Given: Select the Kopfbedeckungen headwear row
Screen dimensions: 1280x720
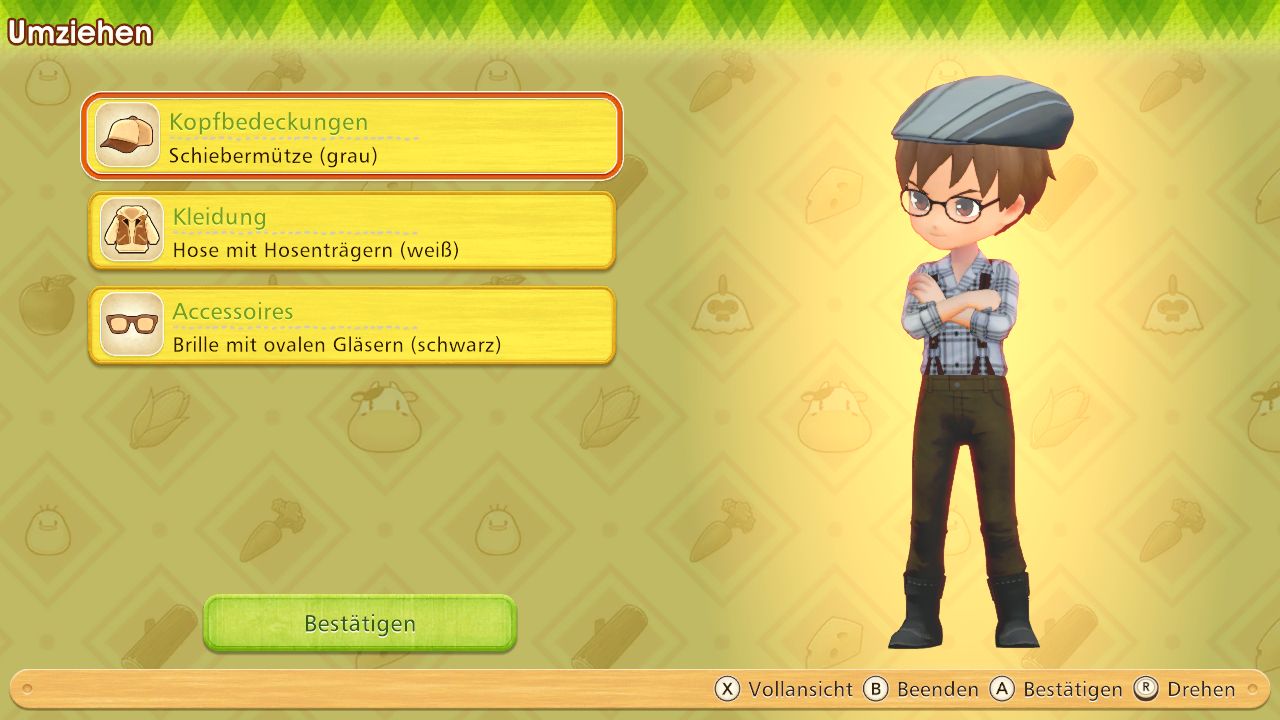Looking at the screenshot, I should [x=352, y=136].
